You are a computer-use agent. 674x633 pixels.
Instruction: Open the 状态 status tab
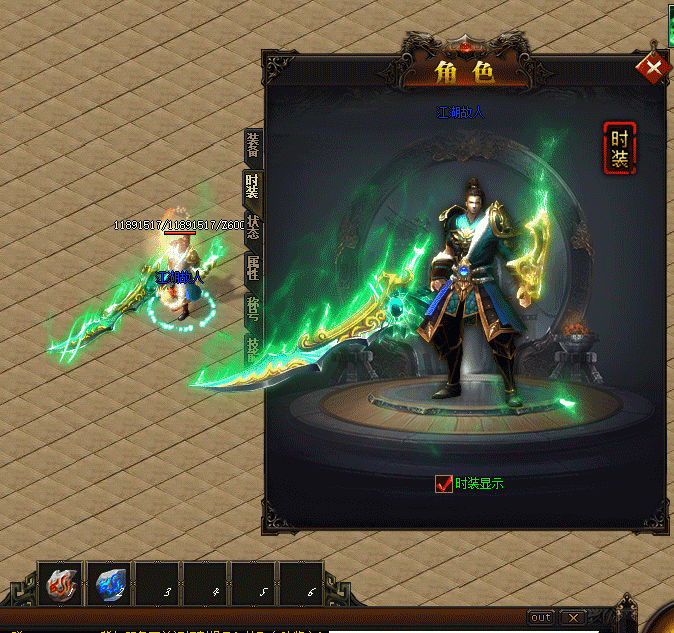pos(253,225)
